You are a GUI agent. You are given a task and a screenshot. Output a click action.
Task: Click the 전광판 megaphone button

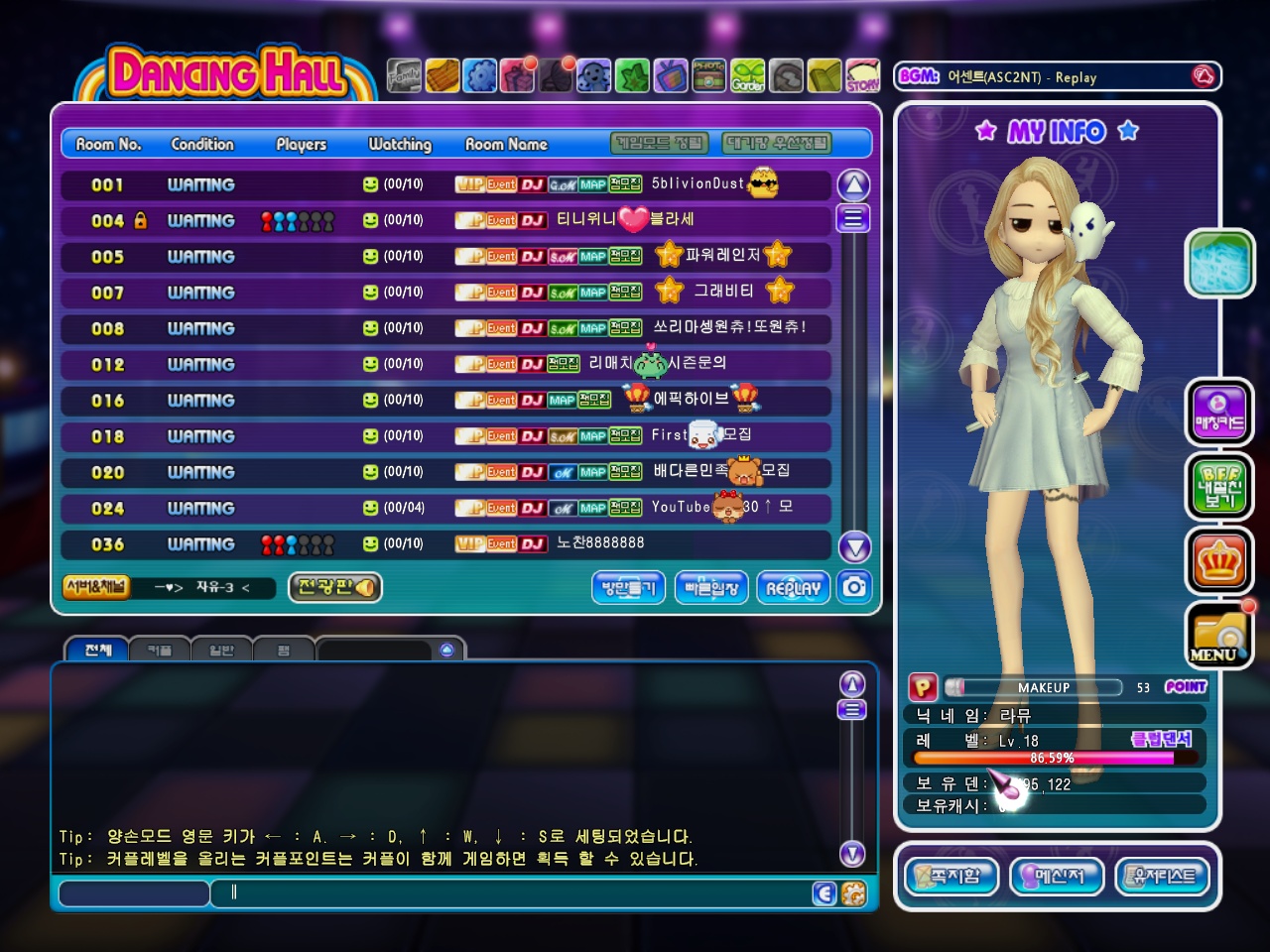tap(334, 587)
